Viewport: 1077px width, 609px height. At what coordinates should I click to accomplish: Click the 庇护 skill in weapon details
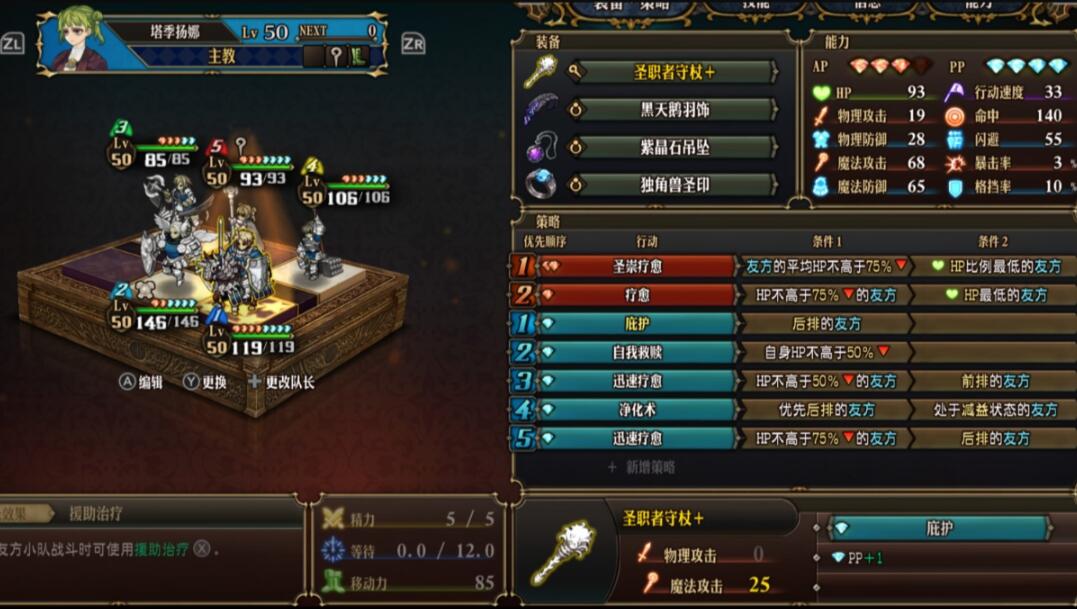(939, 528)
